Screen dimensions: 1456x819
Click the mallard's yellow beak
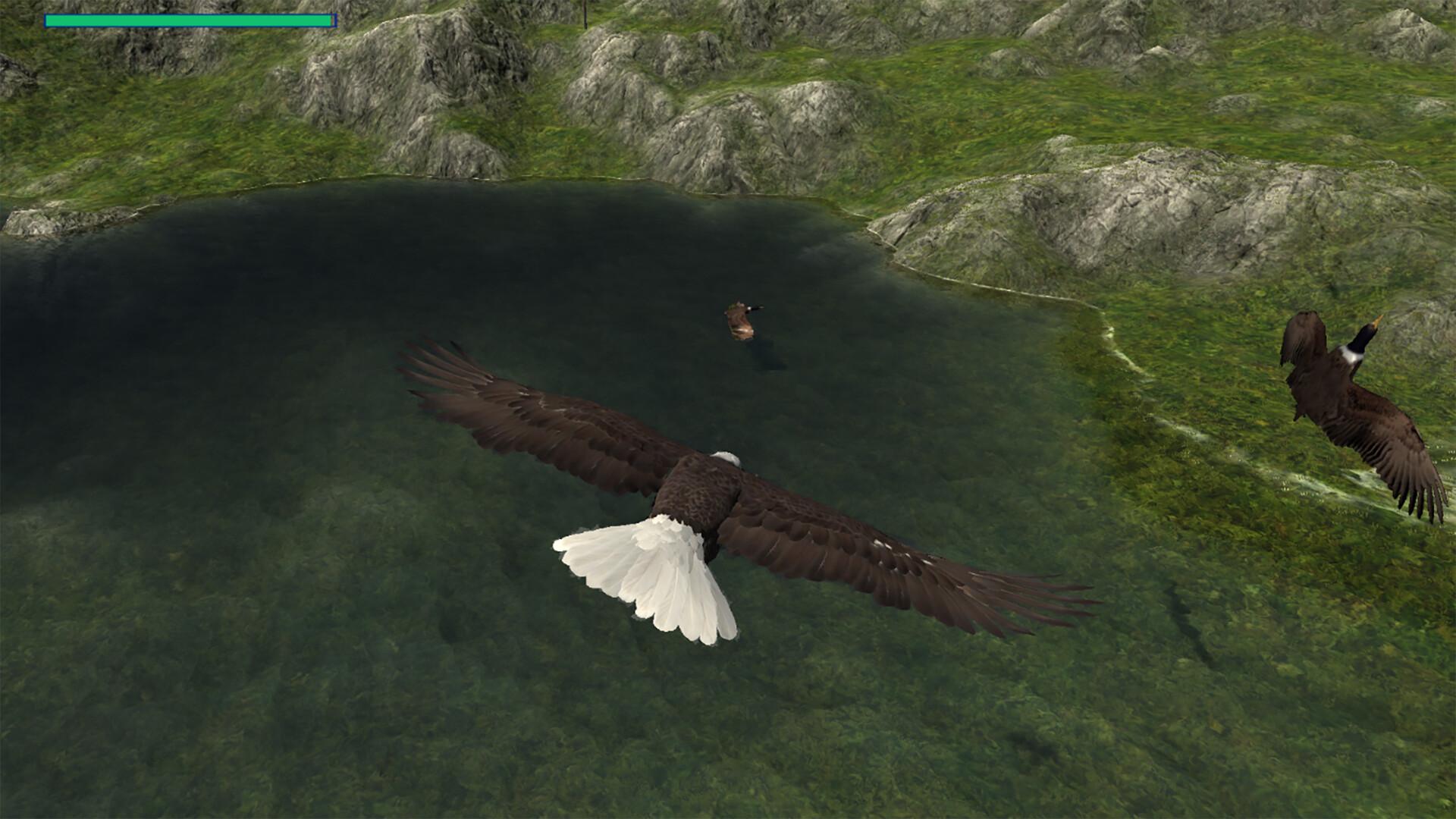[1377, 322]
